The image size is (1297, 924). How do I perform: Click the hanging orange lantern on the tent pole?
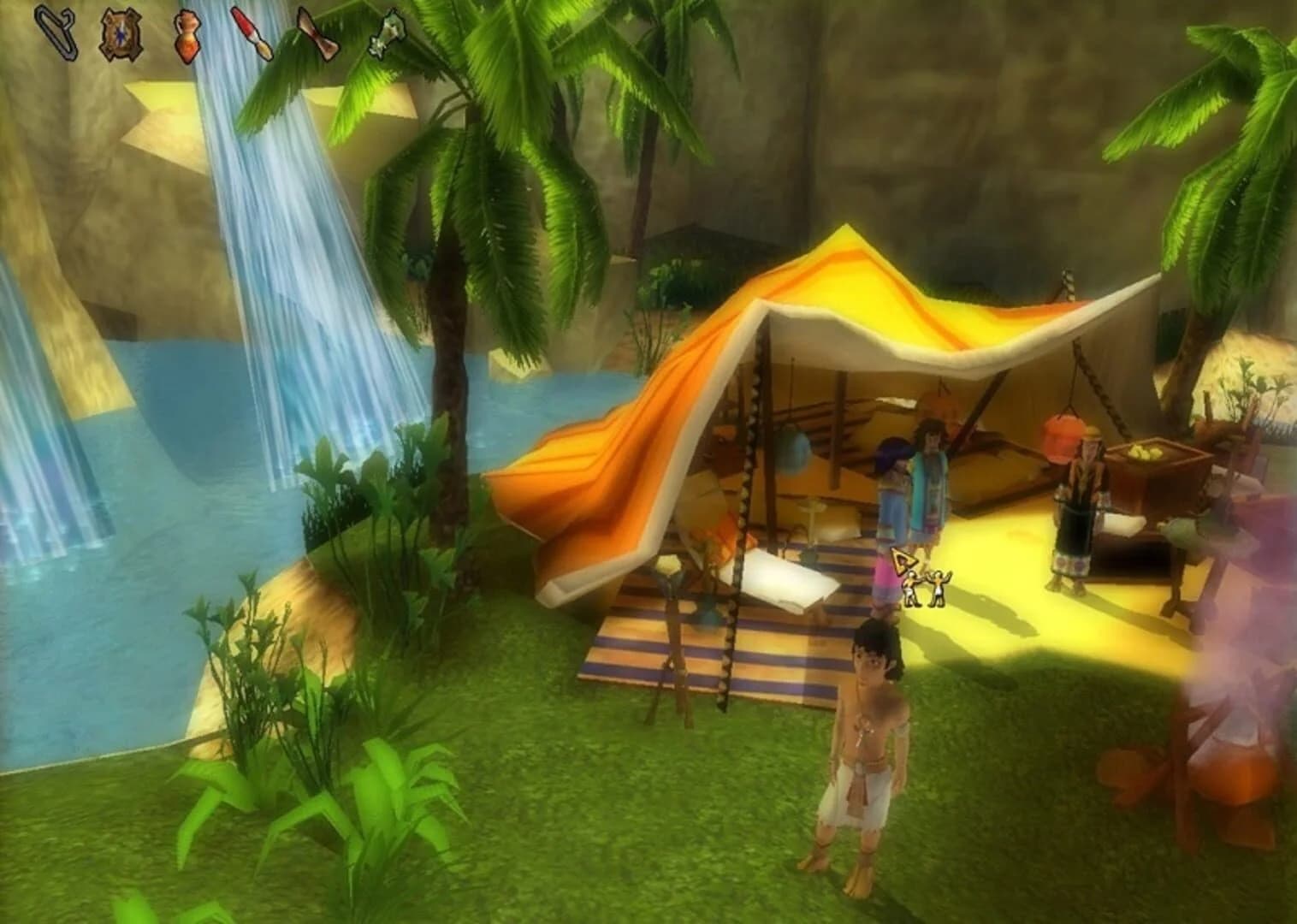tap(1063, 438)
